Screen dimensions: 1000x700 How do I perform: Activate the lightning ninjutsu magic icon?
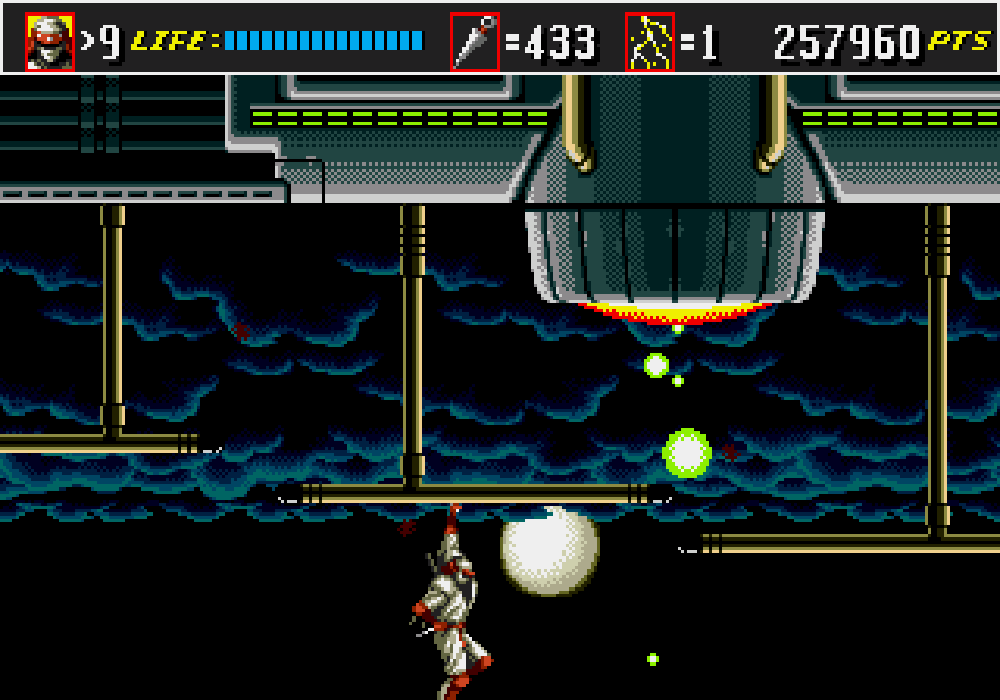point(650,42)
